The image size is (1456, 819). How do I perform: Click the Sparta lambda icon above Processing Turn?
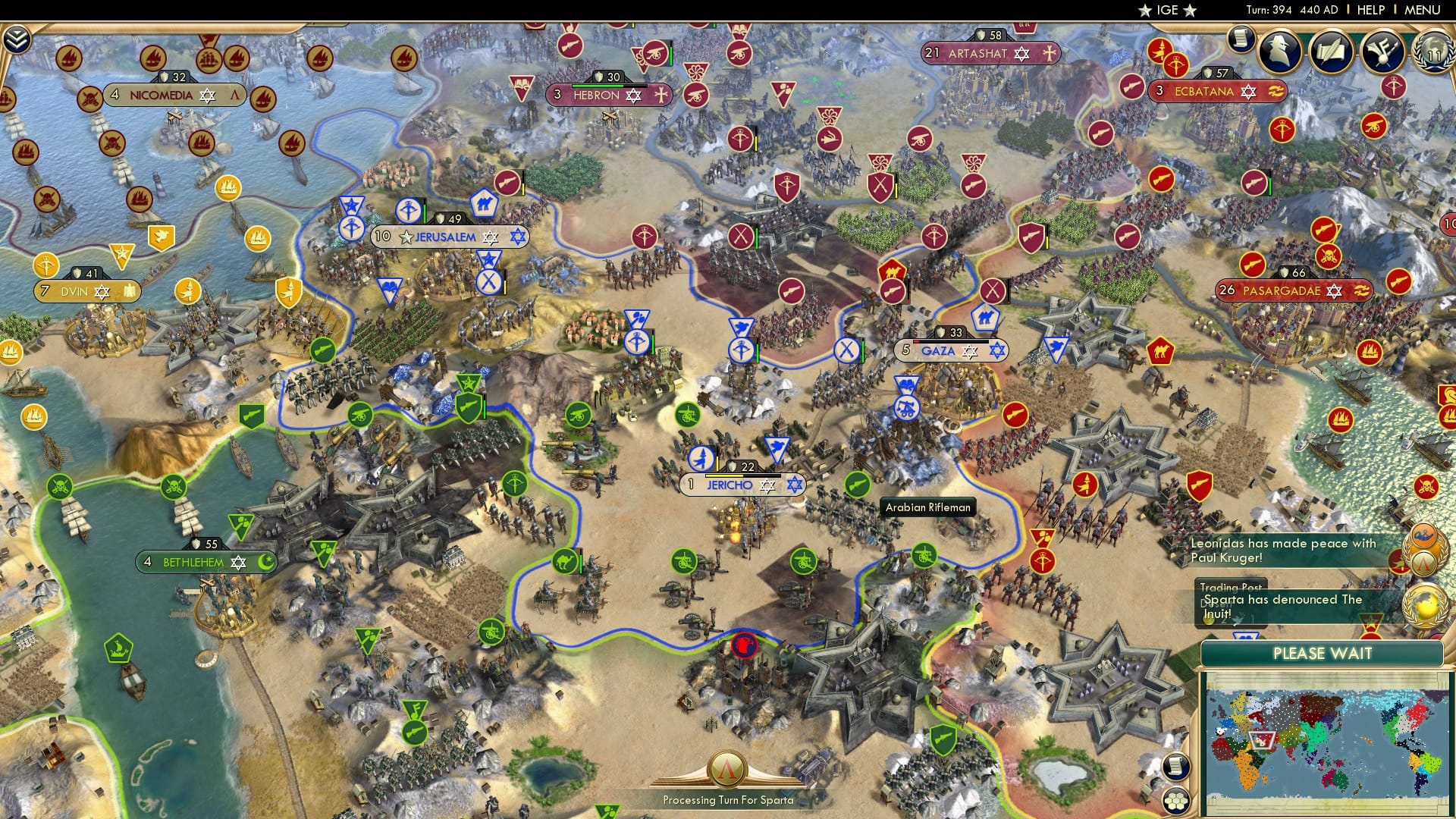728,768
